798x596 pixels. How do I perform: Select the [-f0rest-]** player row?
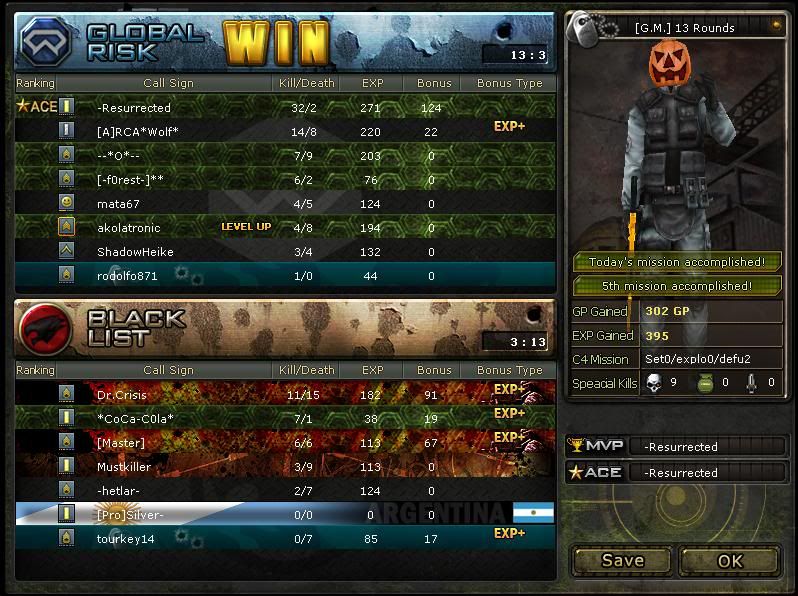285,179
